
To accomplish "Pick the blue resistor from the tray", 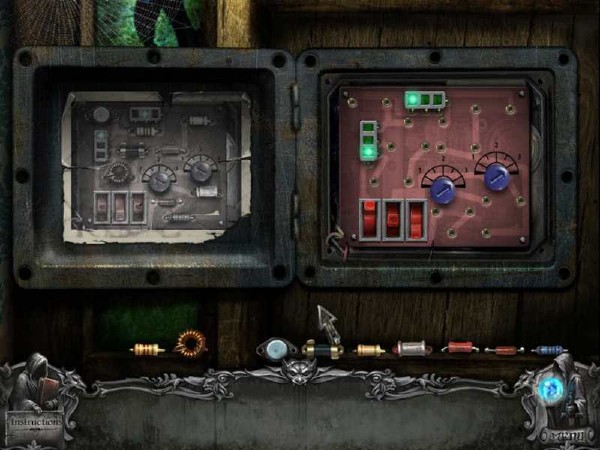I will tap(549, 350).
